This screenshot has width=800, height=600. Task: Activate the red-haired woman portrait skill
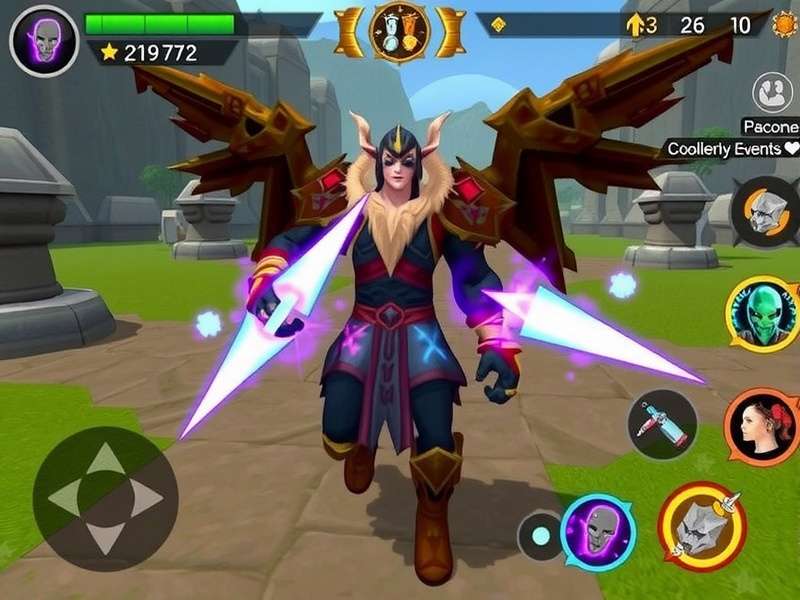pyautogui.click(x=760, y=427)
